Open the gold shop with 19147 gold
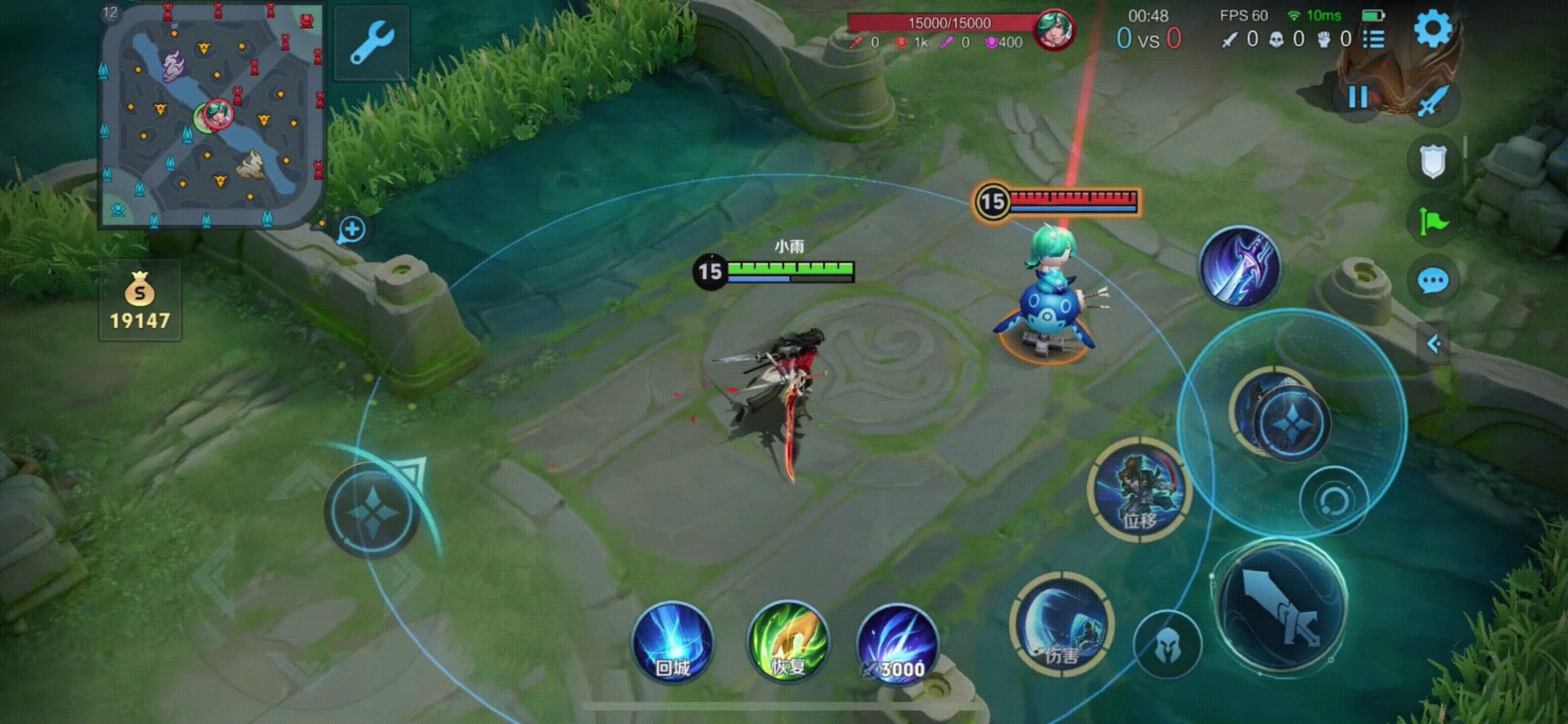 [x=139, y=300]
